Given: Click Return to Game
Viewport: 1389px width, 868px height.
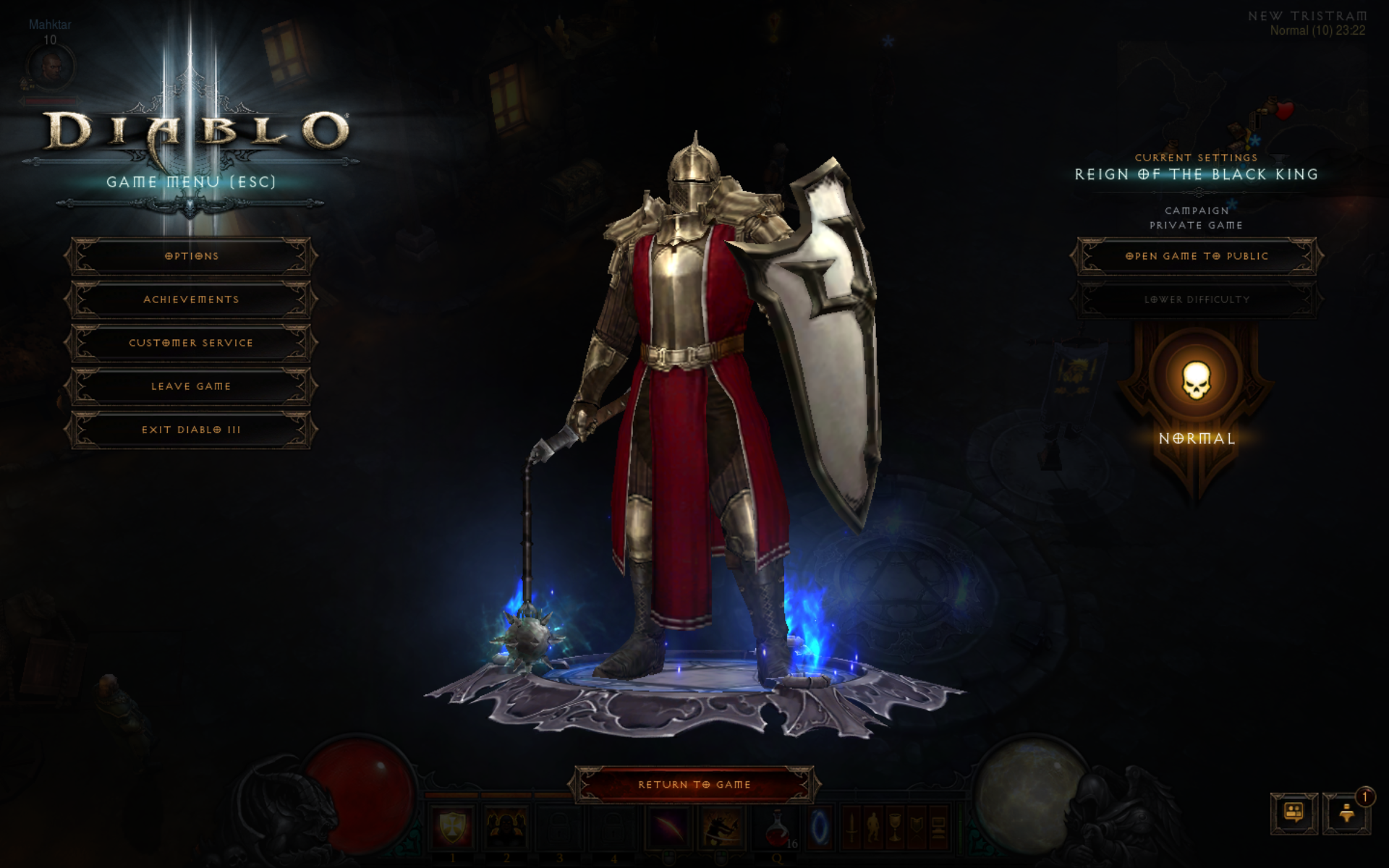Looking at the screenshot, I should pos(694,785).
